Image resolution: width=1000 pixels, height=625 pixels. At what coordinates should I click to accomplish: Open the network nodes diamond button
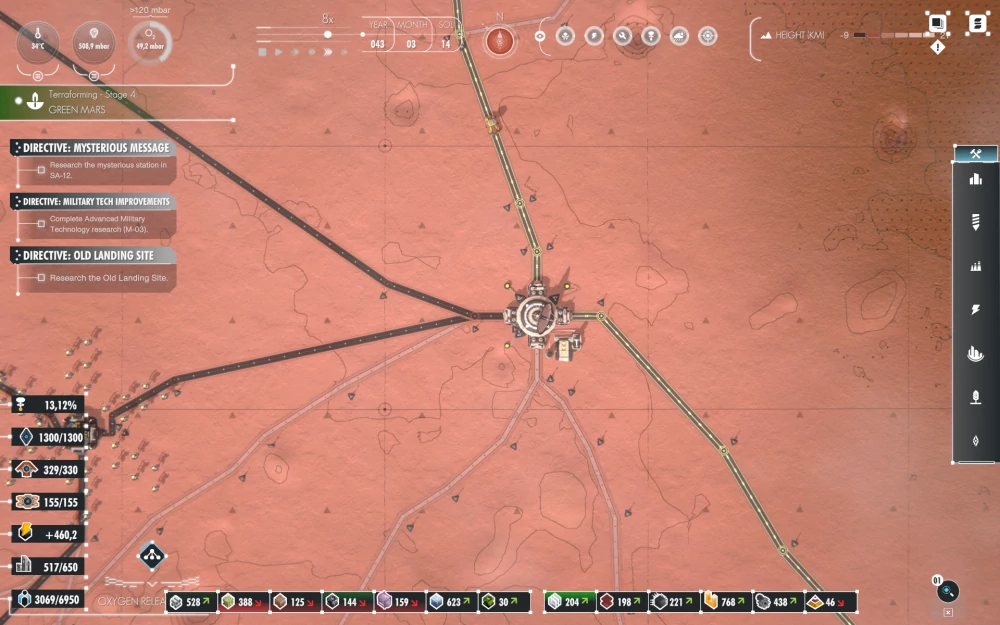point(152,556)
